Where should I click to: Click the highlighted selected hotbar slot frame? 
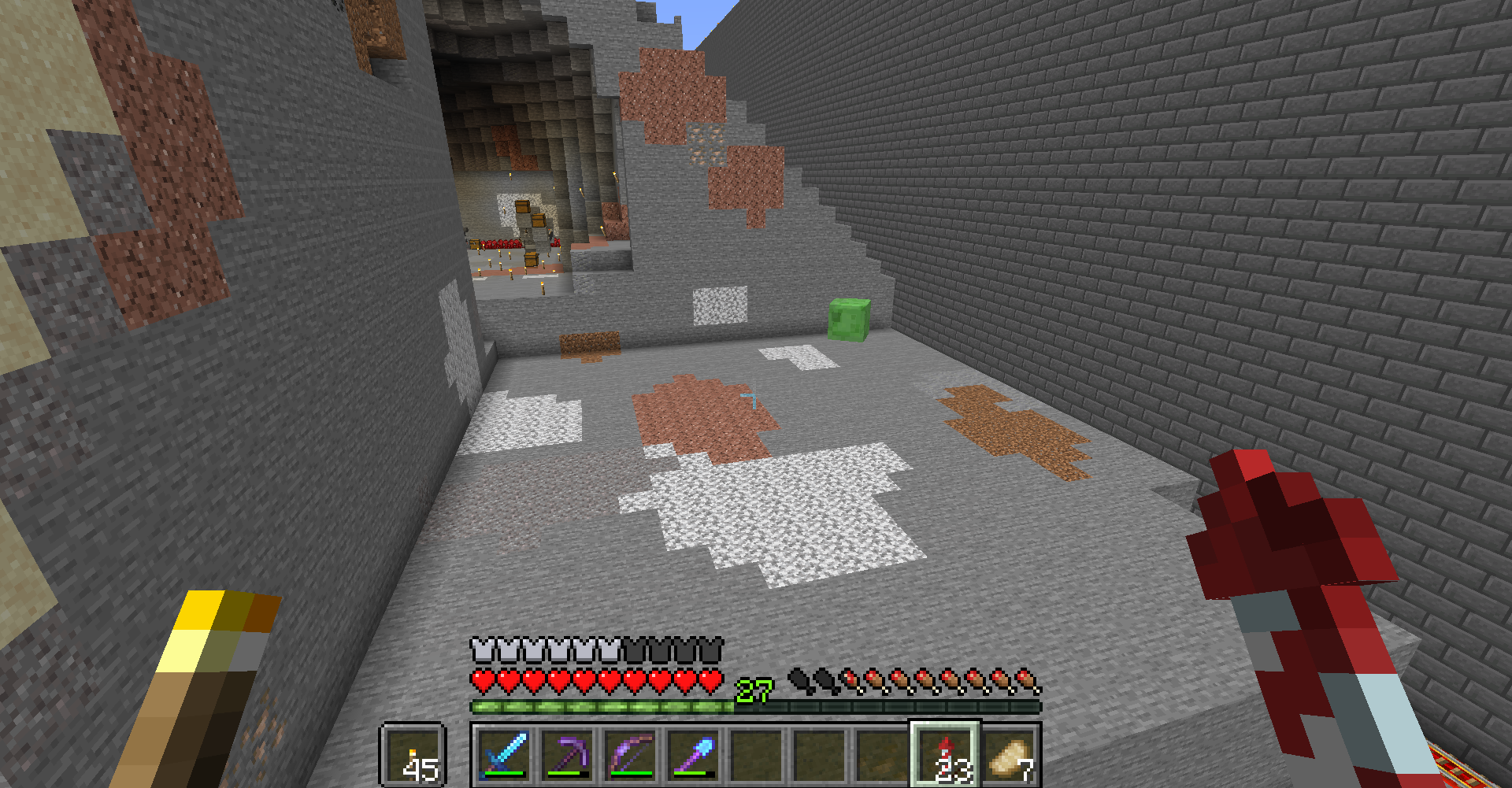click(x=947, y=756)
